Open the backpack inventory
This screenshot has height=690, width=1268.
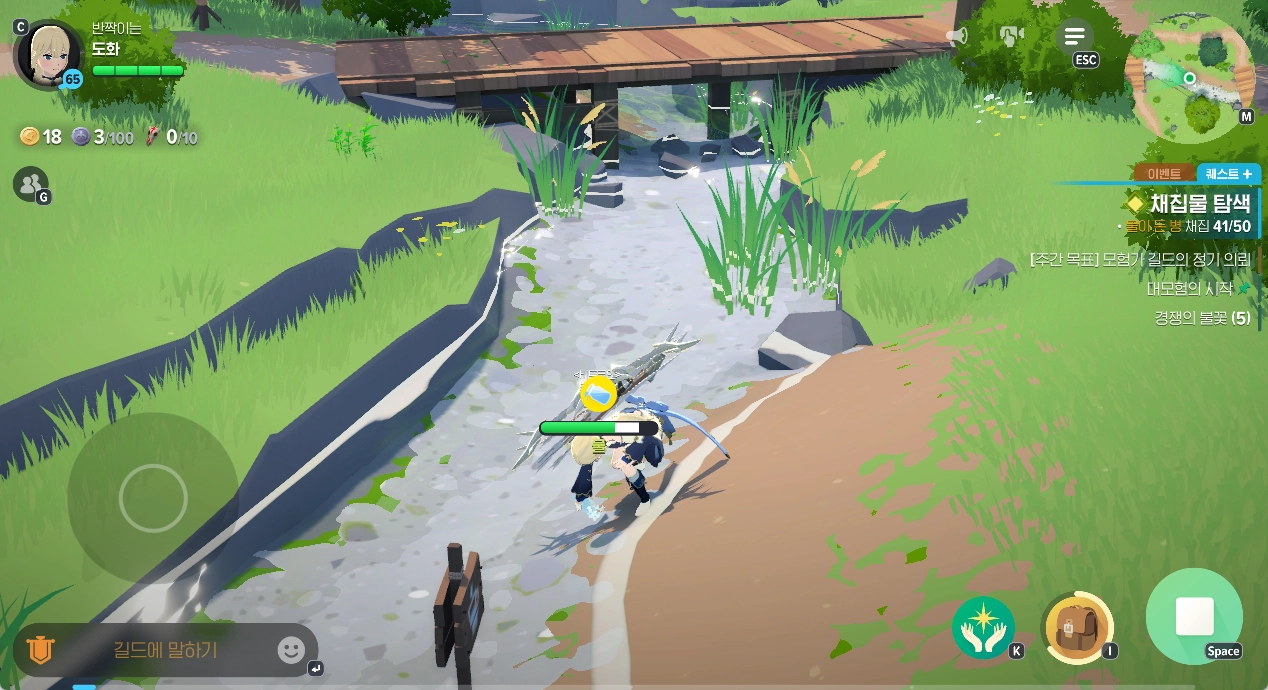tap(1077, 627)
